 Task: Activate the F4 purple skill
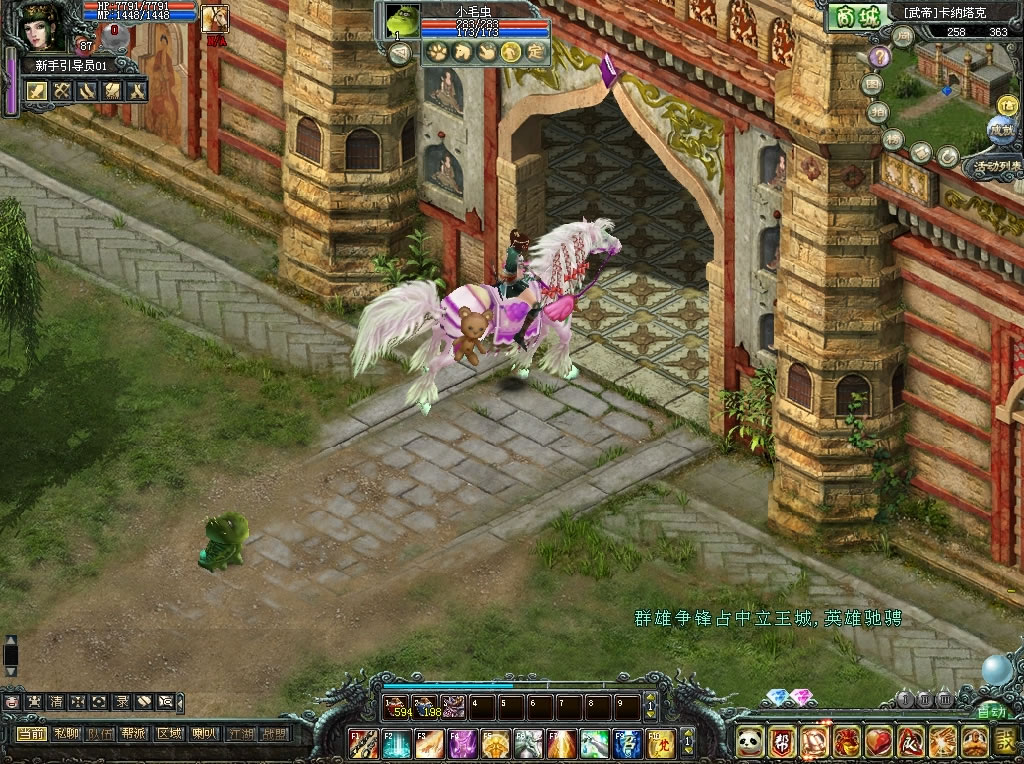pyautogui.click(x=464, y=743)
